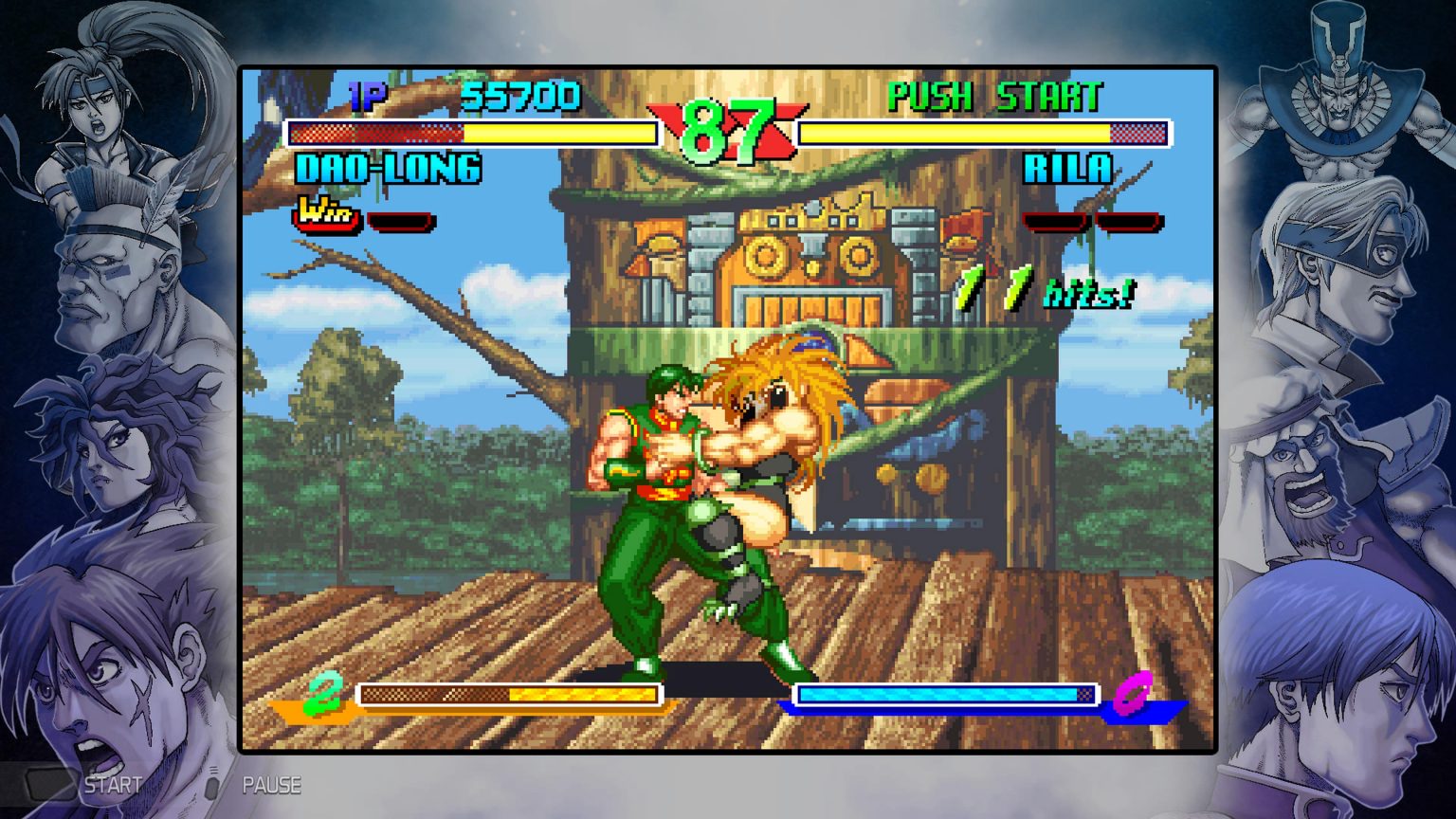Click the DAO-LONG name label
The width and height of the screenshot is (1456, 819).
(389, 169)
